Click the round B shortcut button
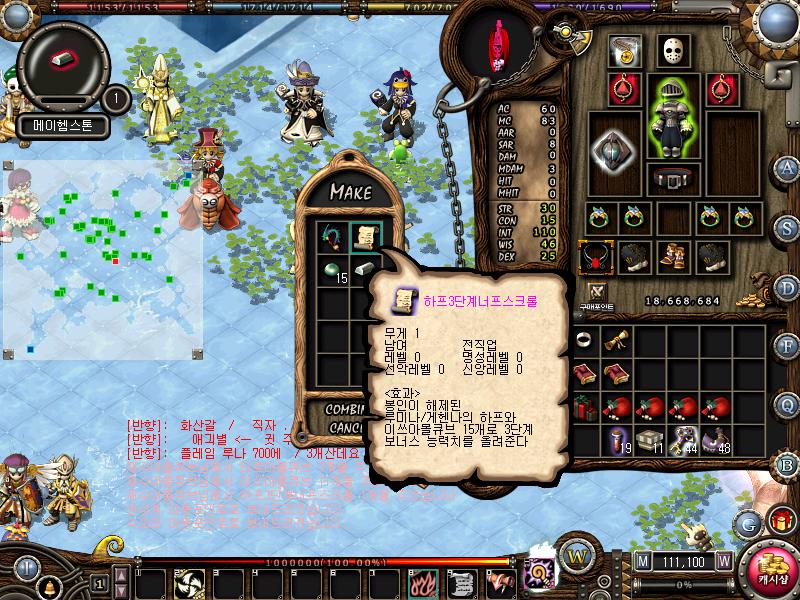 pyautogui.click(x=787, y=464)
